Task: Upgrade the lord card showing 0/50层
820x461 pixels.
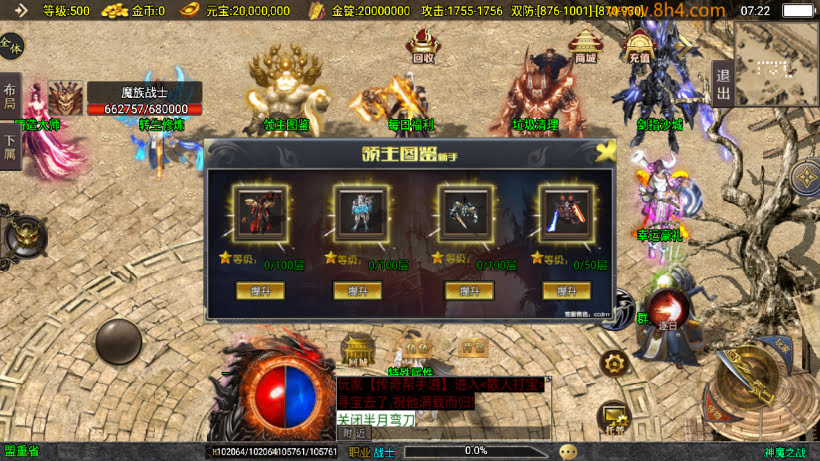Action: click(566, 290)
